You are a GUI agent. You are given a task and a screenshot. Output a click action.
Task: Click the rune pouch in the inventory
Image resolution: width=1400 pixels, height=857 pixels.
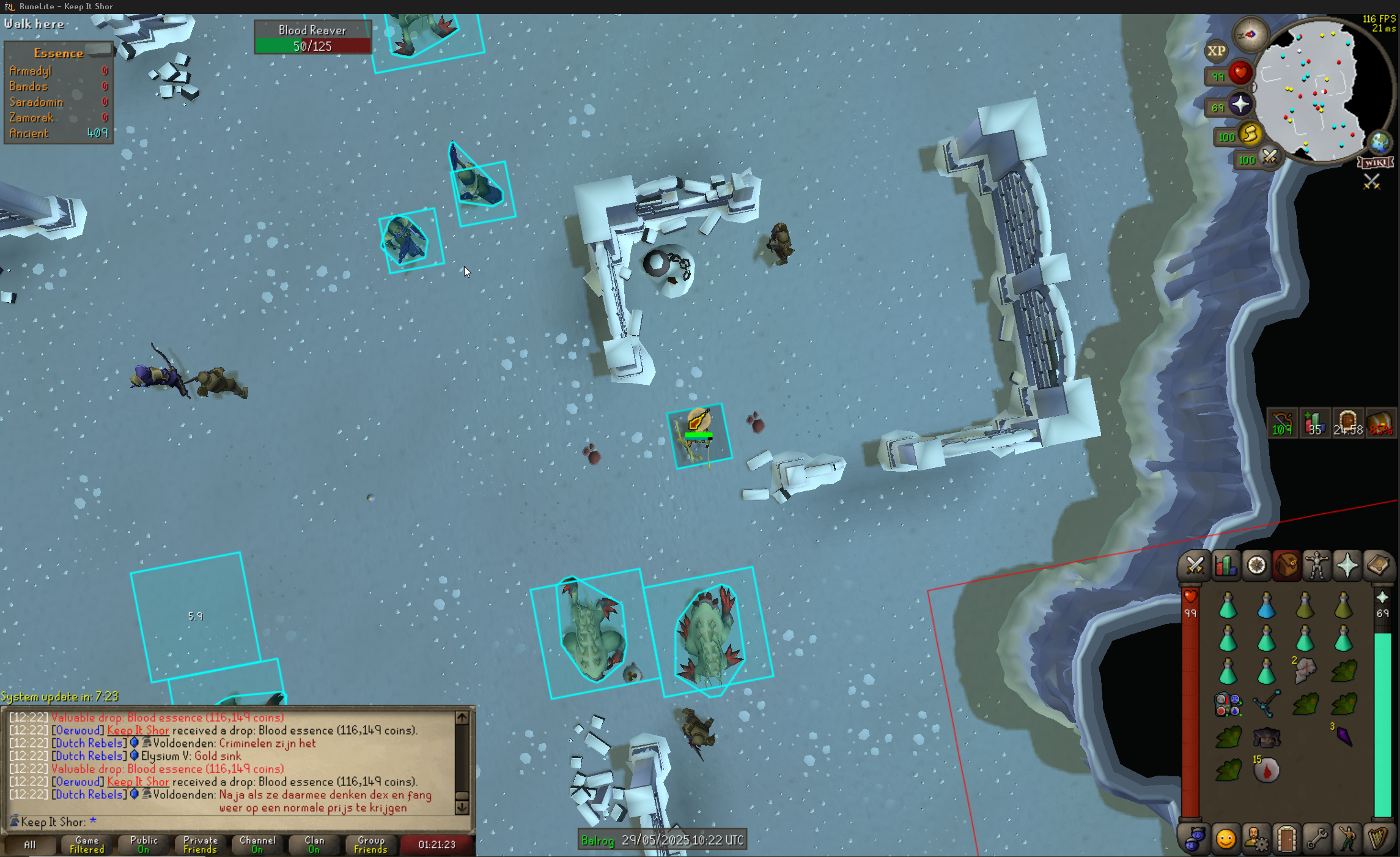click(x=1228, y=705)
